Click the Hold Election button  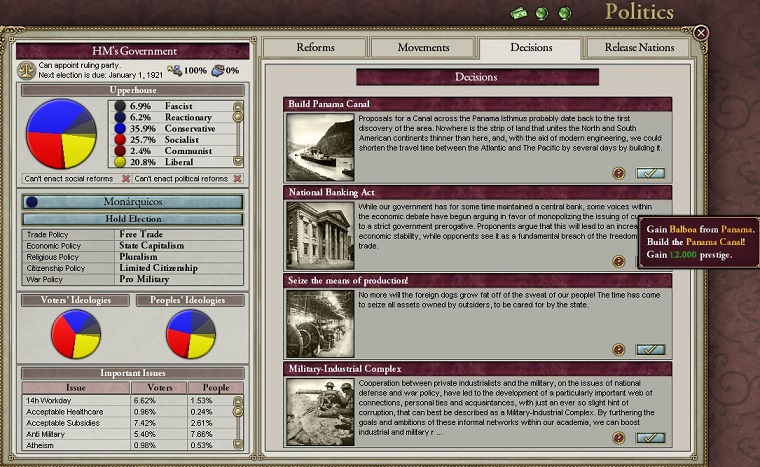[133, 218]
